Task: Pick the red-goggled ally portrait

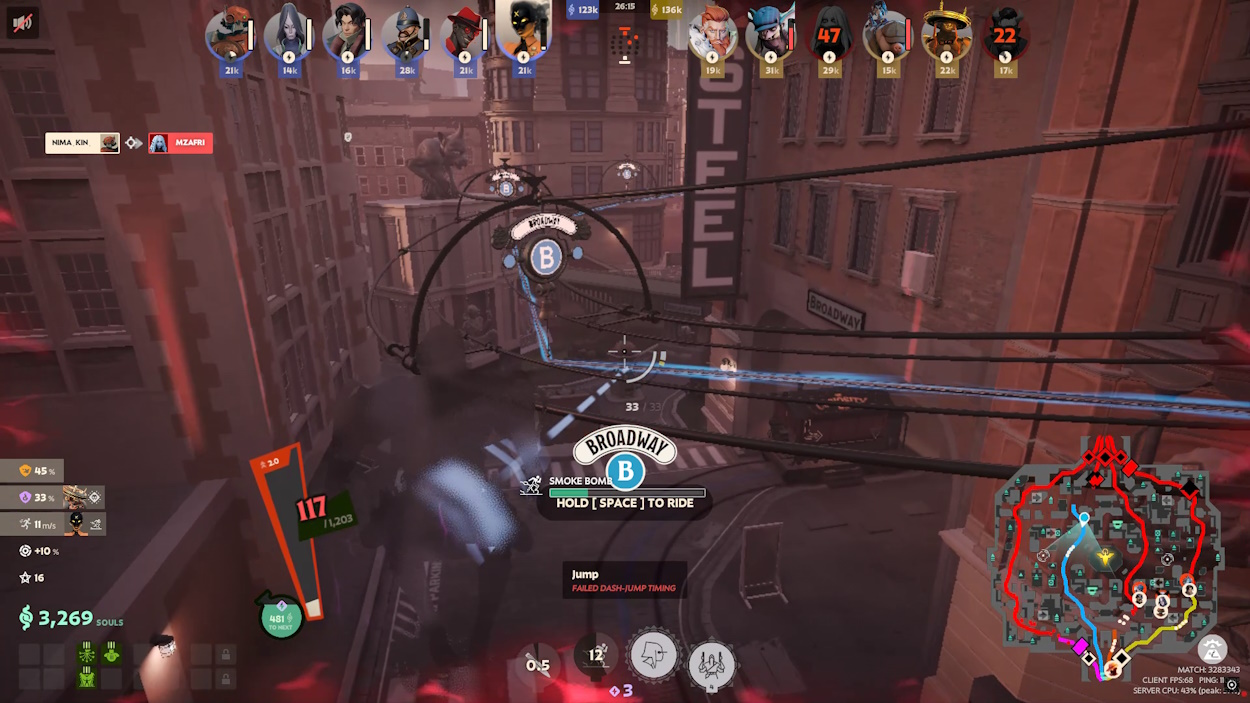Action: [x=228, y=34]
